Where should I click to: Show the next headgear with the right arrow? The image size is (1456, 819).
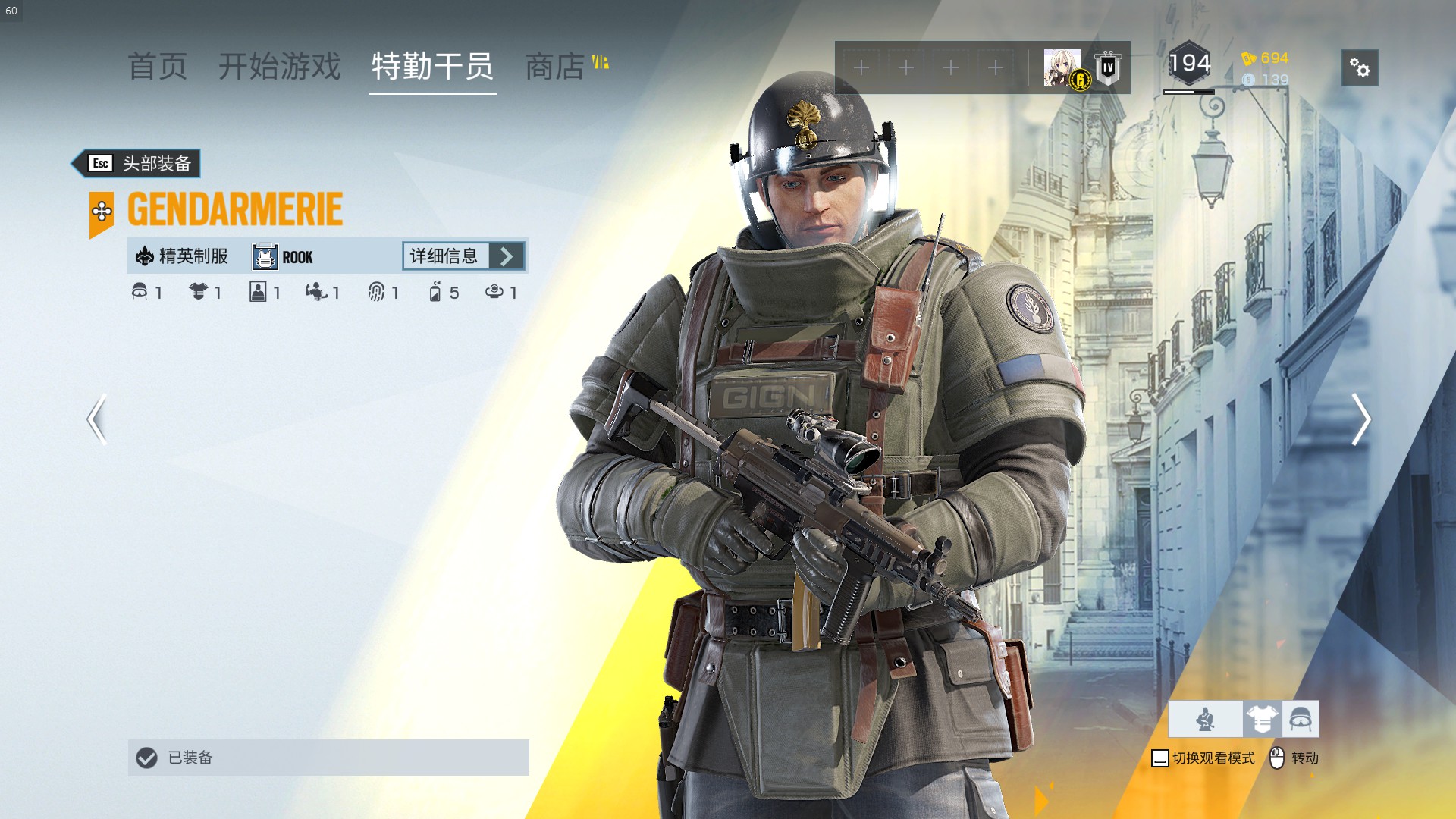pyautogui.click(x=1360, y=419)
